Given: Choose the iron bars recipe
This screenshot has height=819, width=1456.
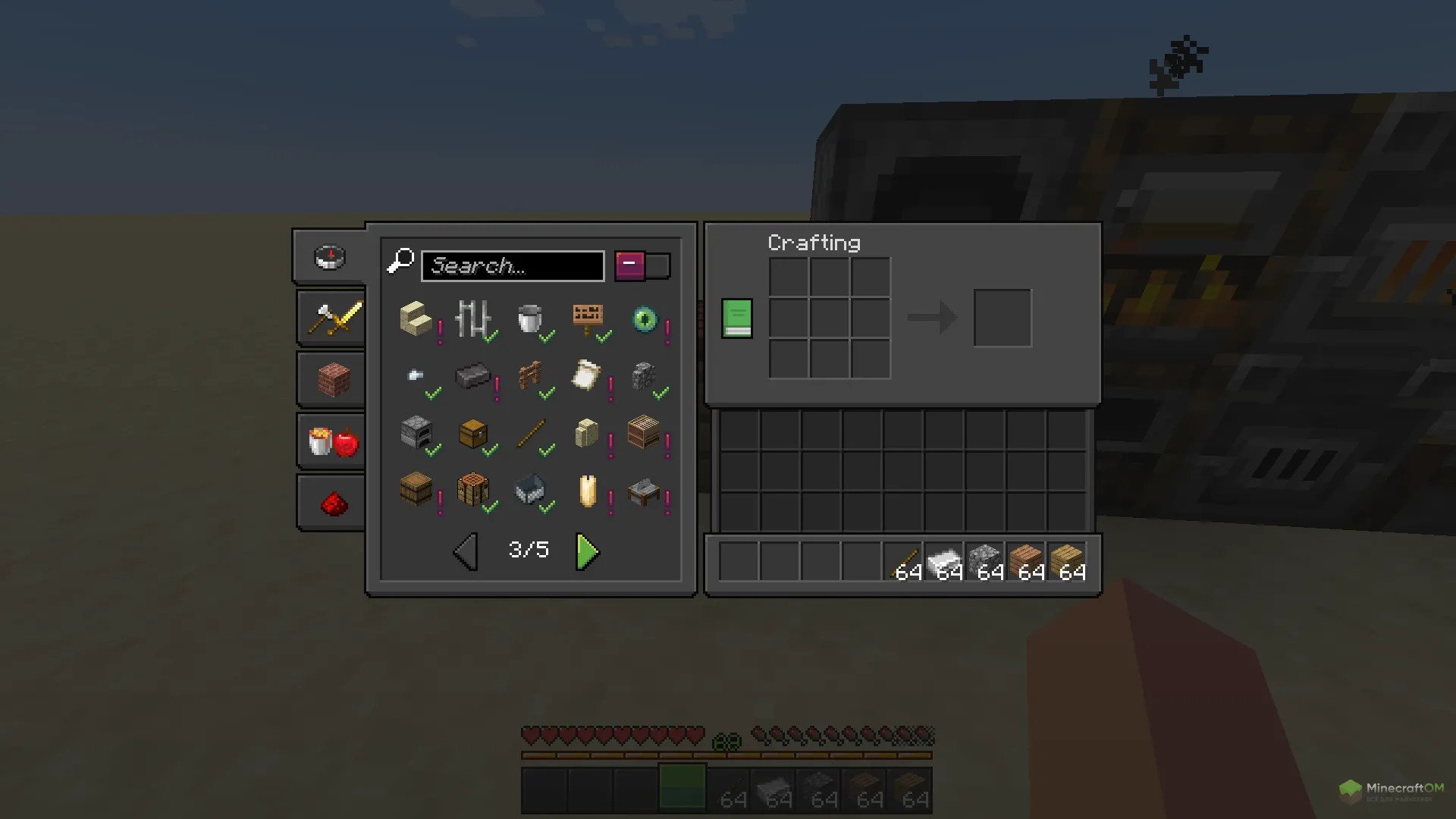Looking at the screenshot, I should [x=472, y=319].
